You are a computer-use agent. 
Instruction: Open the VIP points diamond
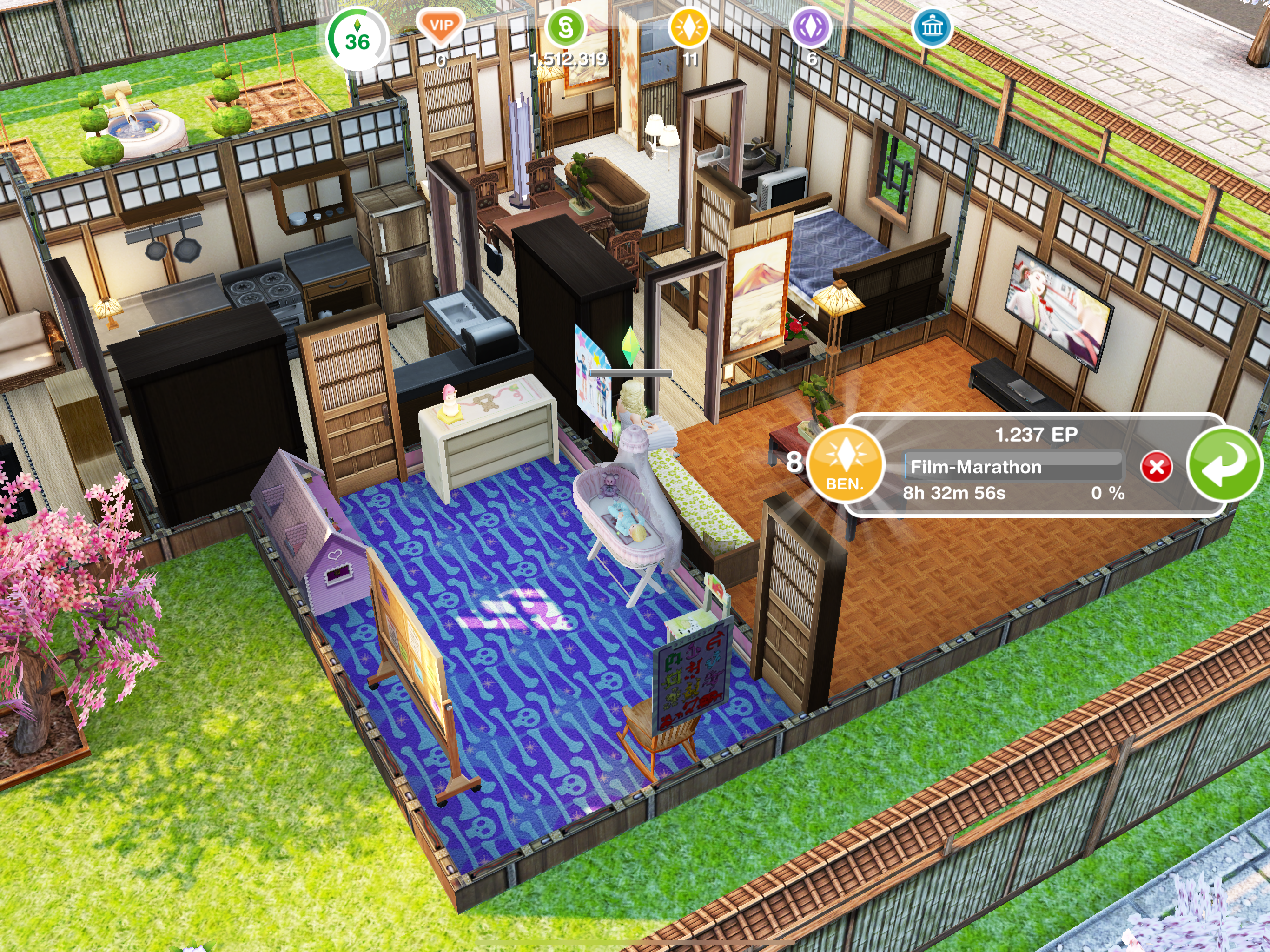[441, 27]
